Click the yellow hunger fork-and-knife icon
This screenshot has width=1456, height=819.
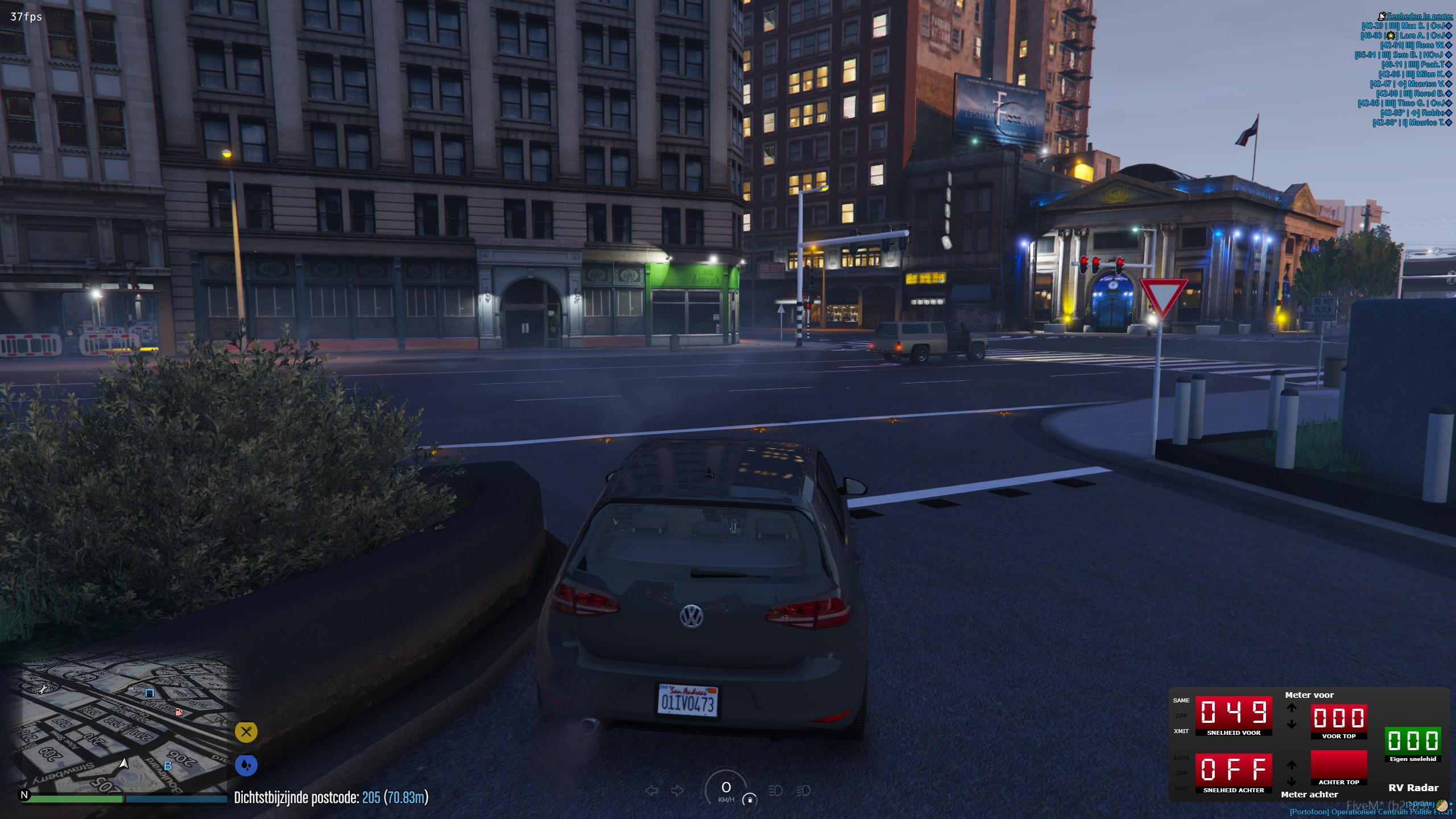click(246, 732)
